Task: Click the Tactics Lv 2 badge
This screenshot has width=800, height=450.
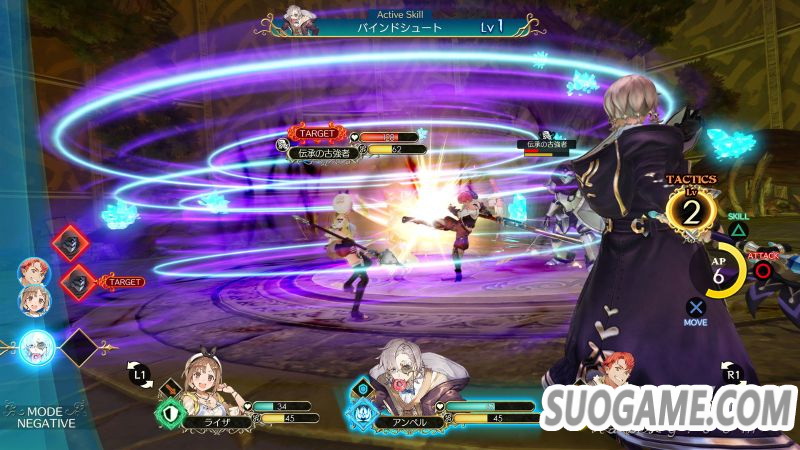Action: coord(692,210)
